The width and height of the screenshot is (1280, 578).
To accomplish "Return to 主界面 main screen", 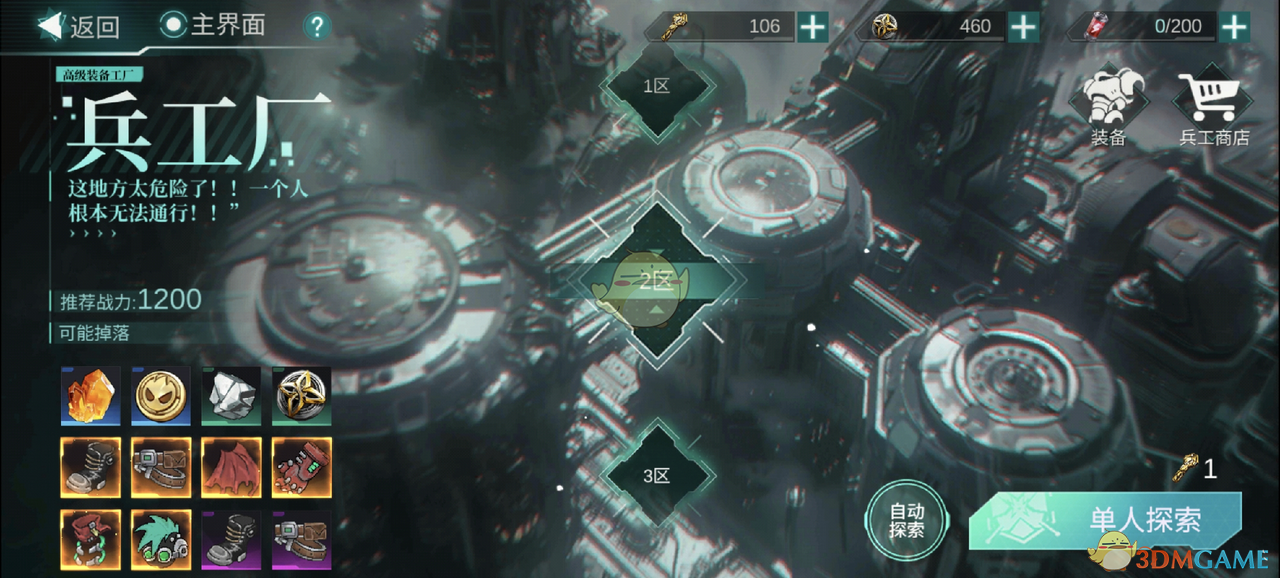I will point(213,25).
